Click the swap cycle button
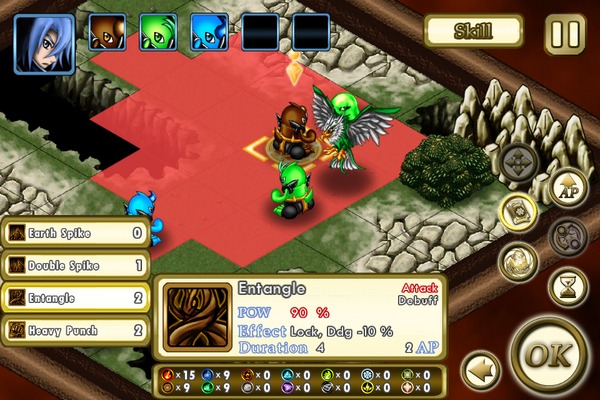Viewport: 600px width, 400px height. (x=567, y=237)
